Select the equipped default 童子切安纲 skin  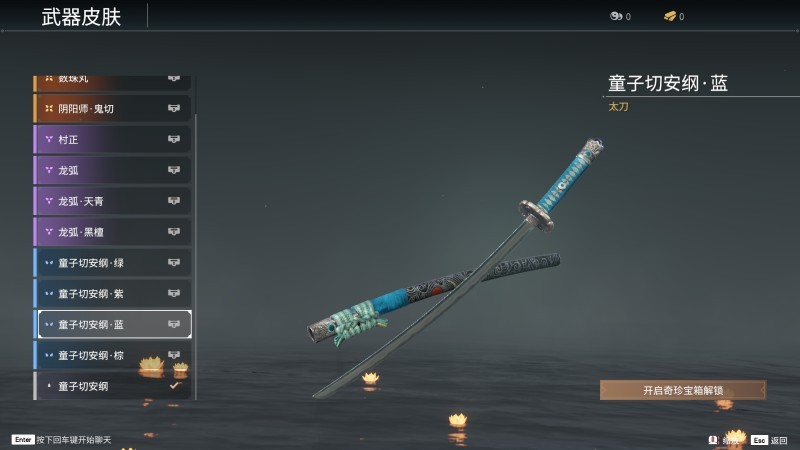click(x=112, y=386)
